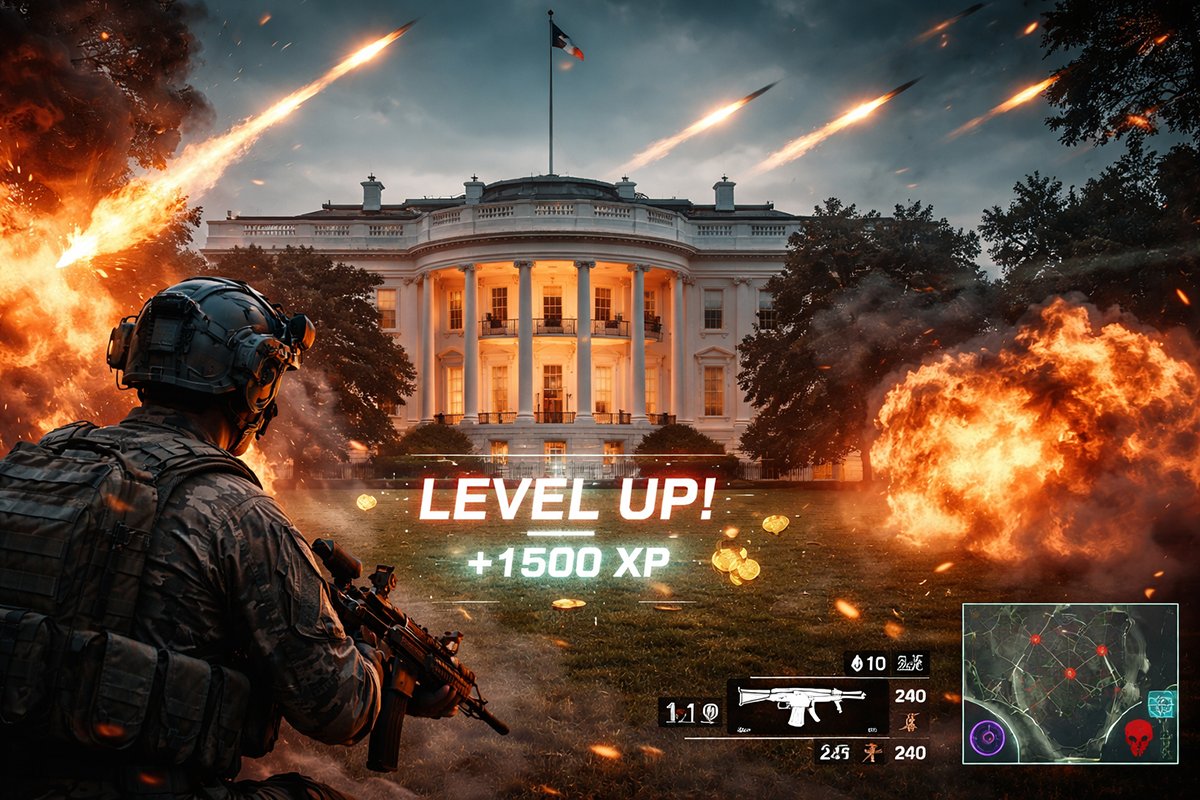
Task: Click the cyan crosshair icon on minimap
Action: coord(1162,704)
